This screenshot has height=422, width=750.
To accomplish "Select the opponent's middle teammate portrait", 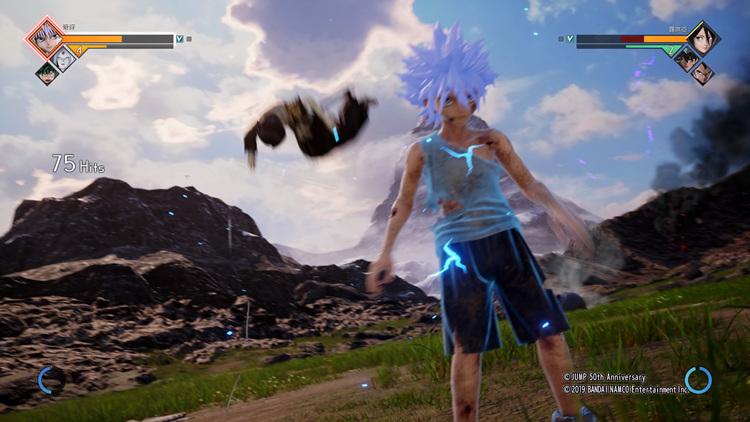I will click(x=686, y=58).
